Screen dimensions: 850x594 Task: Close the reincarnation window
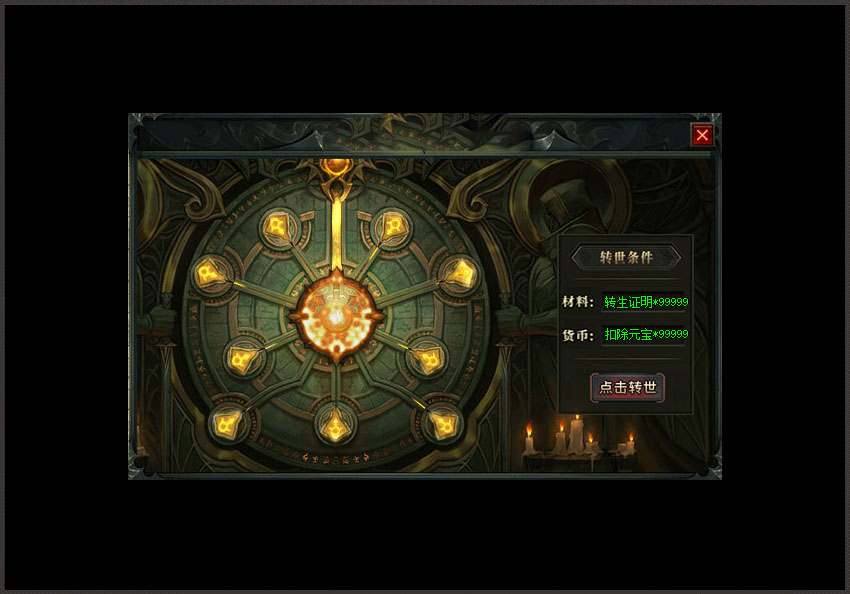coord(702,135)
